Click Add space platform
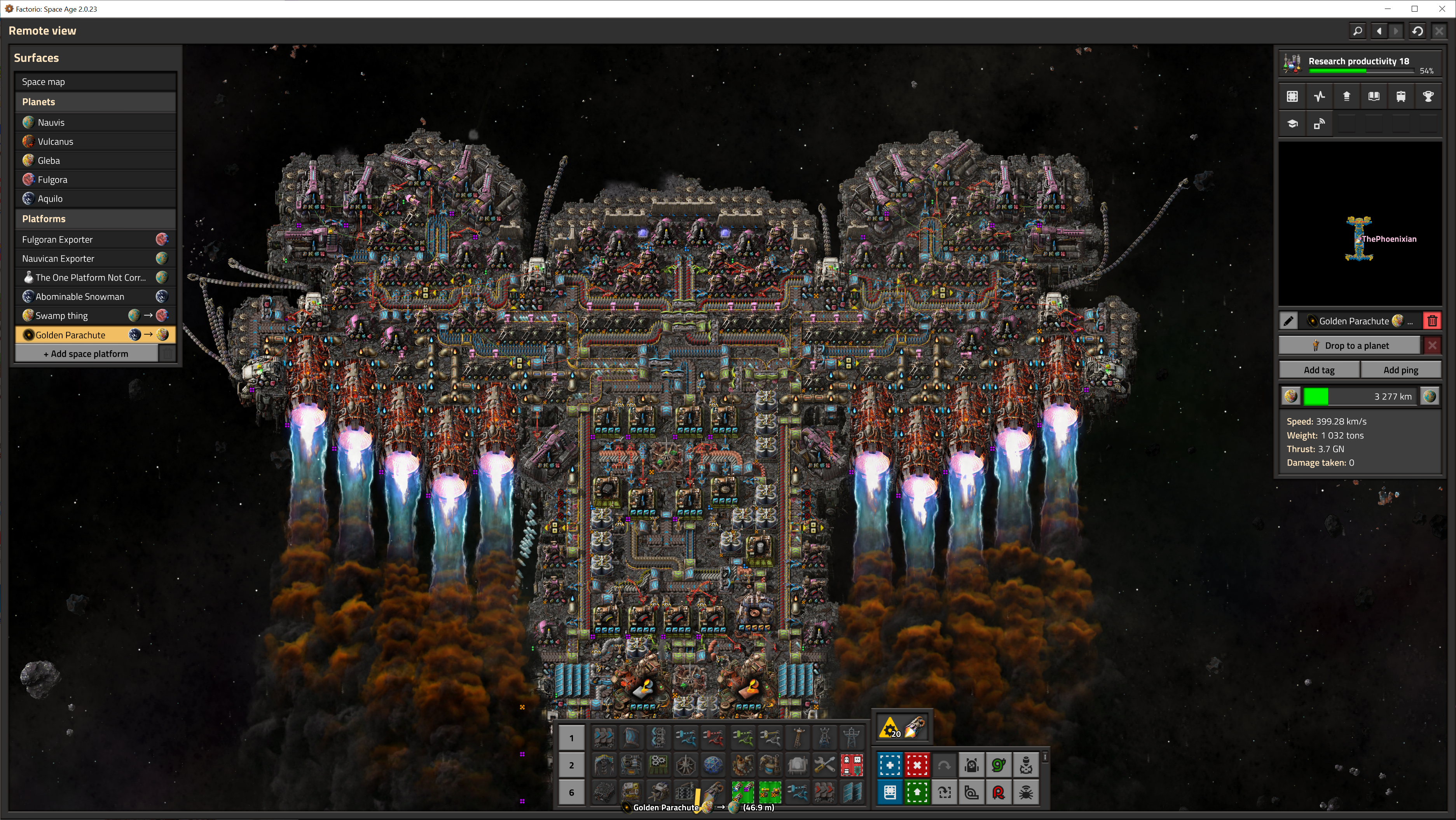1456x820 pixels. [x=86, y=354]
